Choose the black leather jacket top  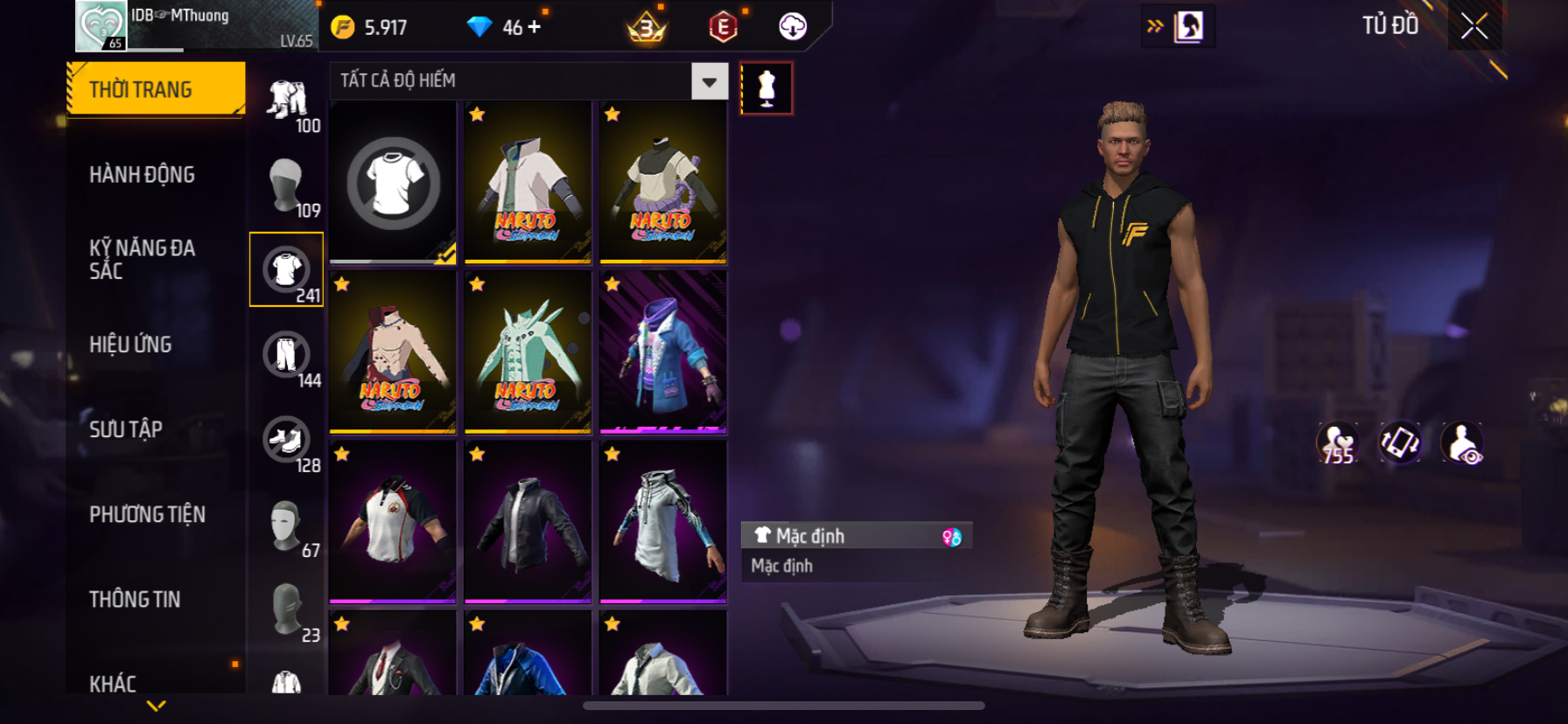tap(528, 522)
